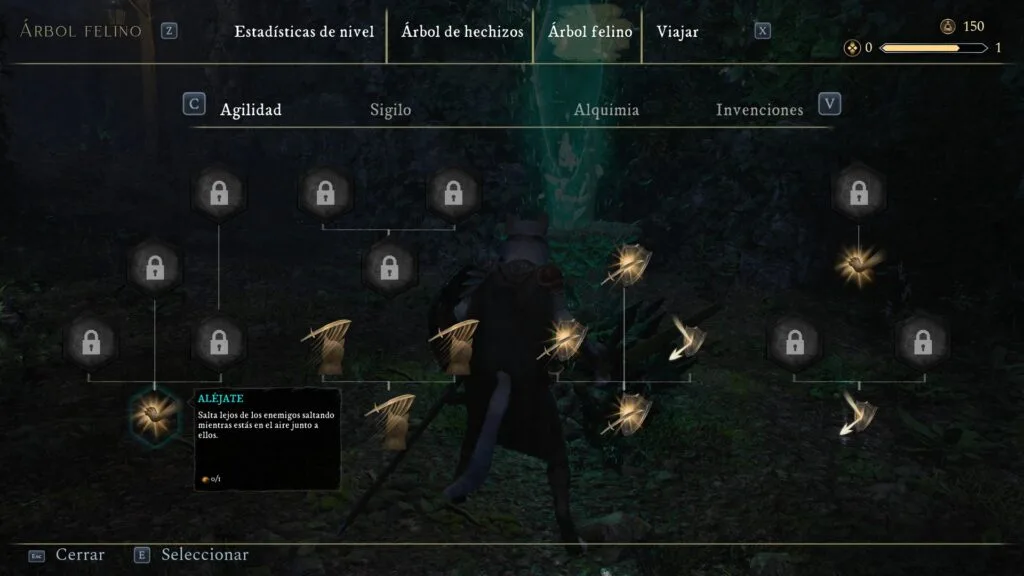This screenshot has height=576, width=1024.
Task: Confirm the skill with Seleccionar
Action: point(204,555)
